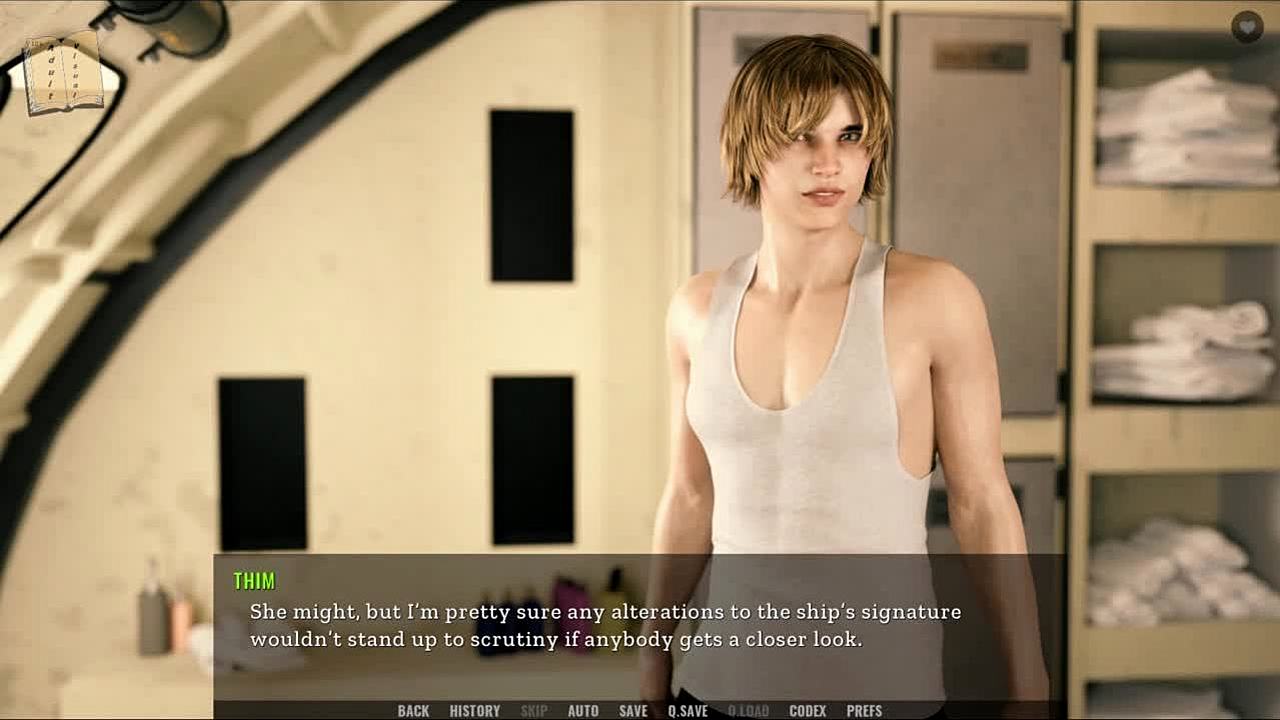Perform a quick save with Q.Save
Viewport: 1280px width, 720px height.
coord(688,711)
